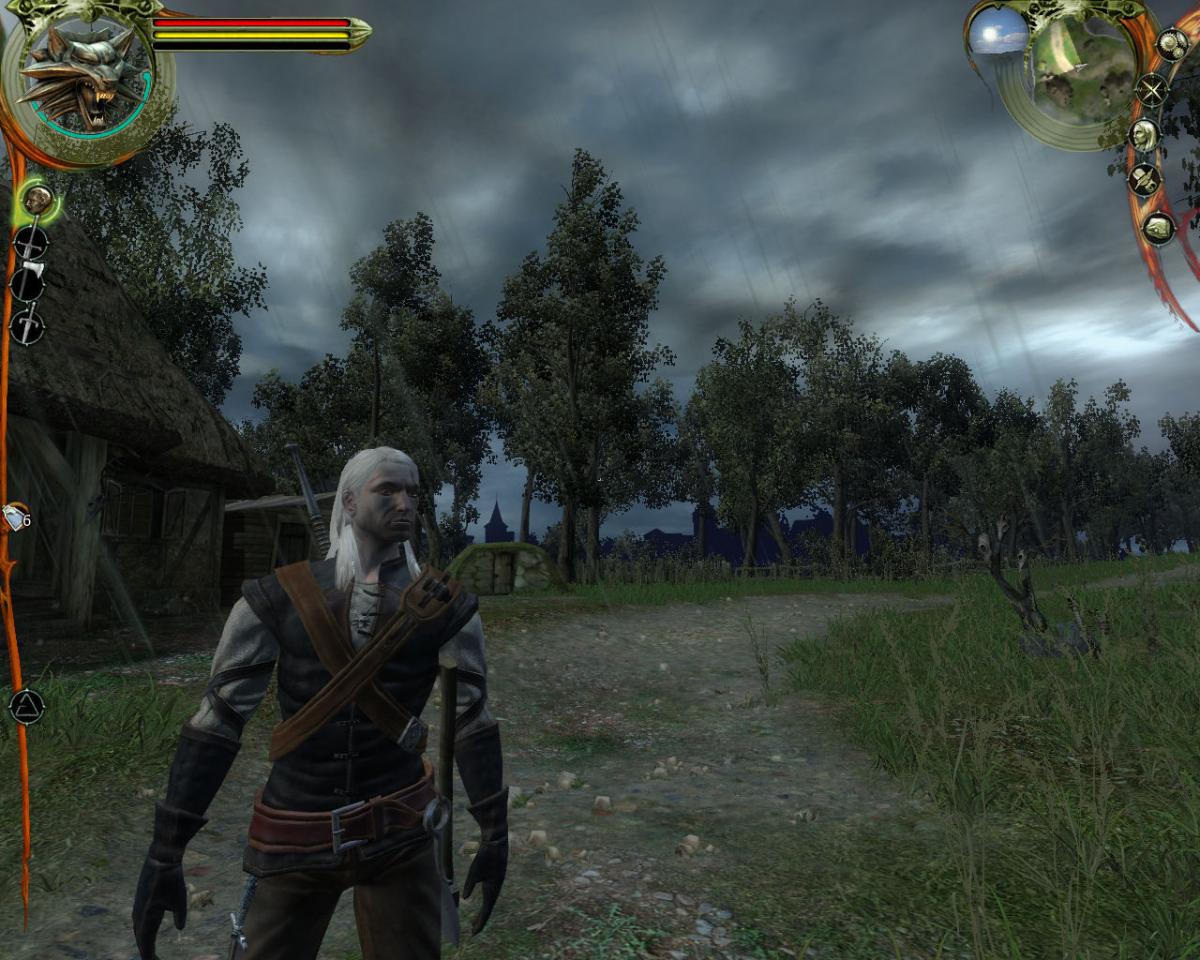Equip the long sword weapon slot
Screen dimensions: 1200x960
click(30, 242)
